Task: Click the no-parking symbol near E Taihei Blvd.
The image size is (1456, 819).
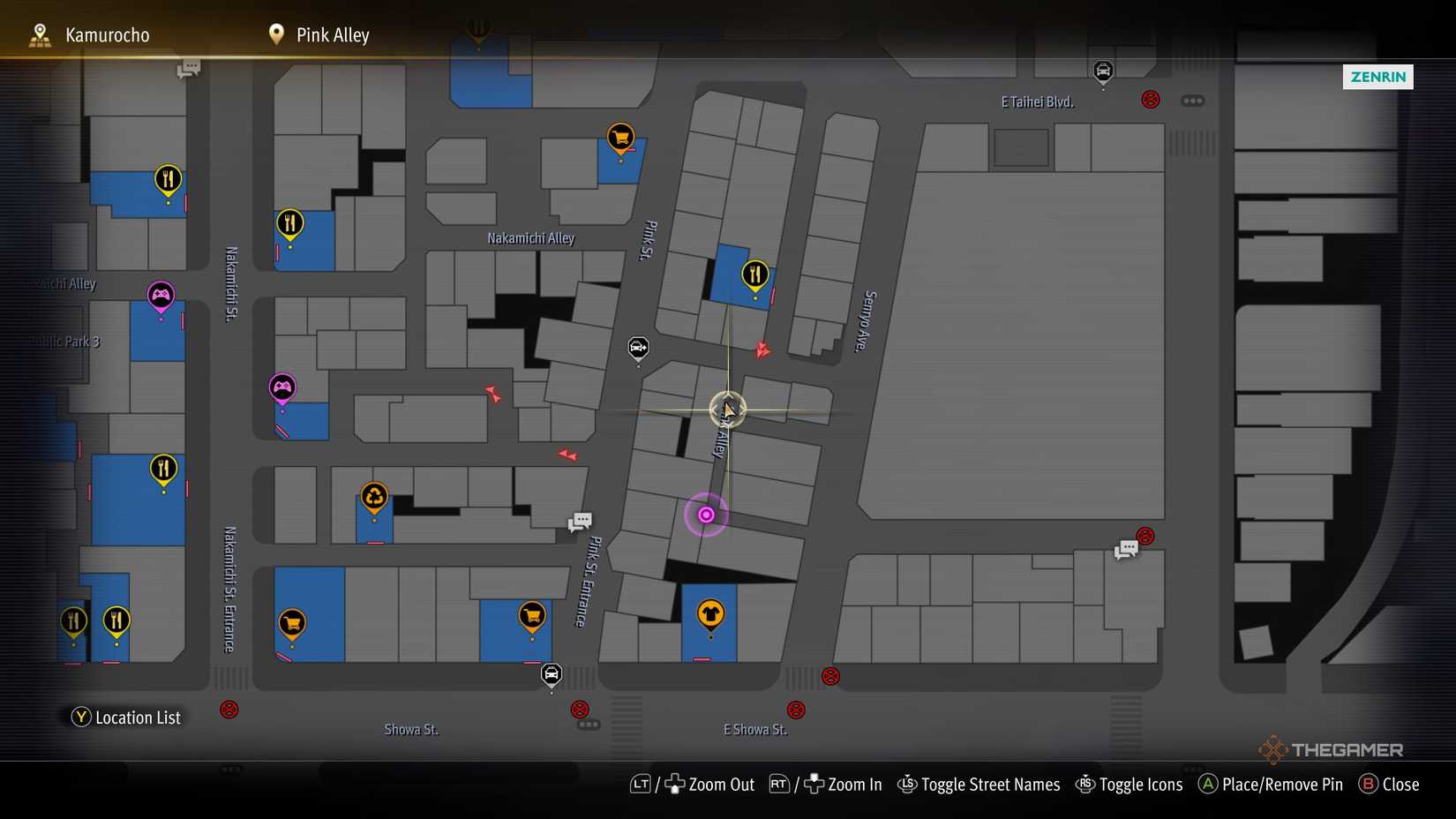Action: (x=1149, y=100)
